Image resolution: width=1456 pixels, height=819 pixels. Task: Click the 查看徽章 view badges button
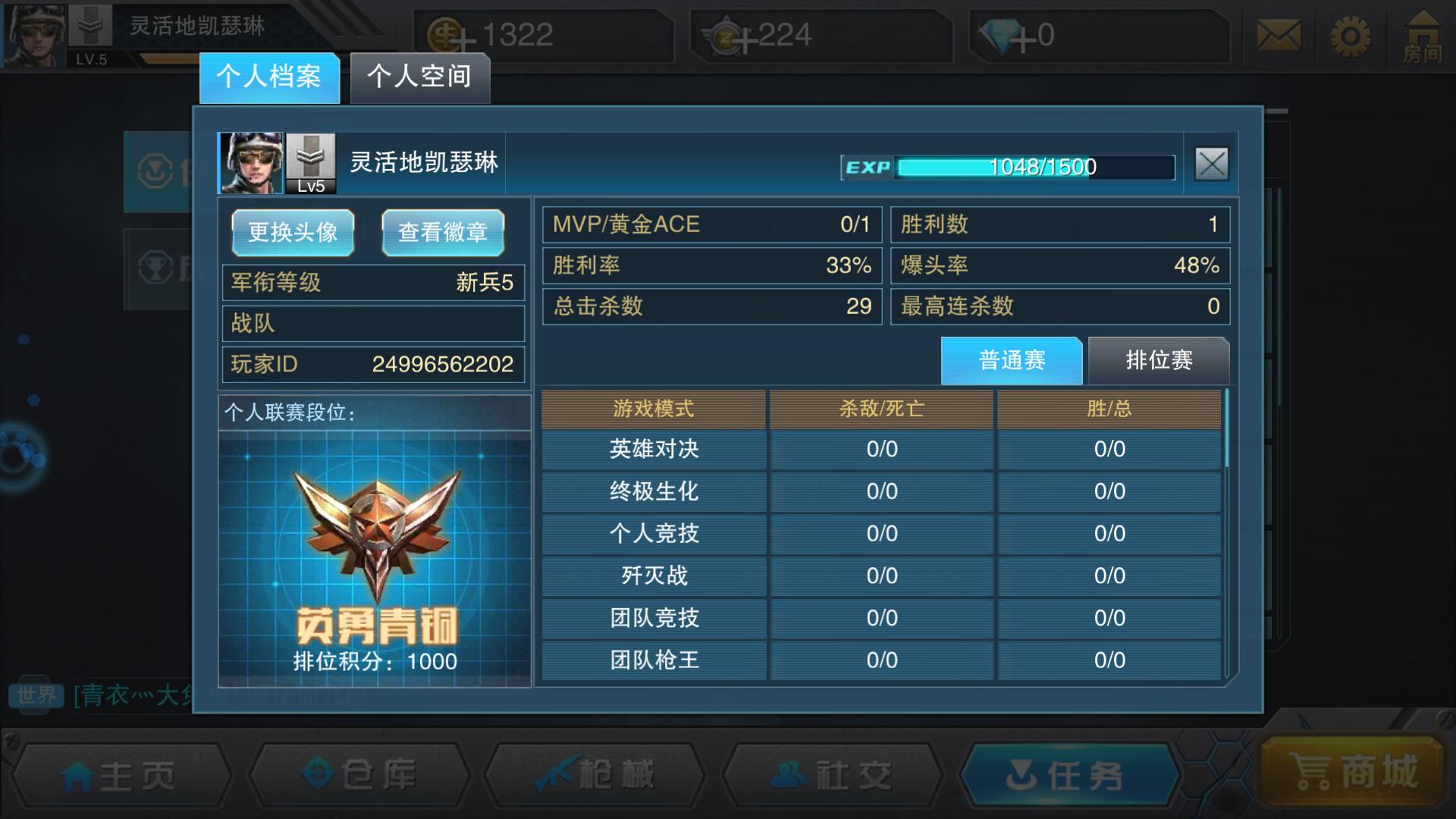(x=443, y=232)
